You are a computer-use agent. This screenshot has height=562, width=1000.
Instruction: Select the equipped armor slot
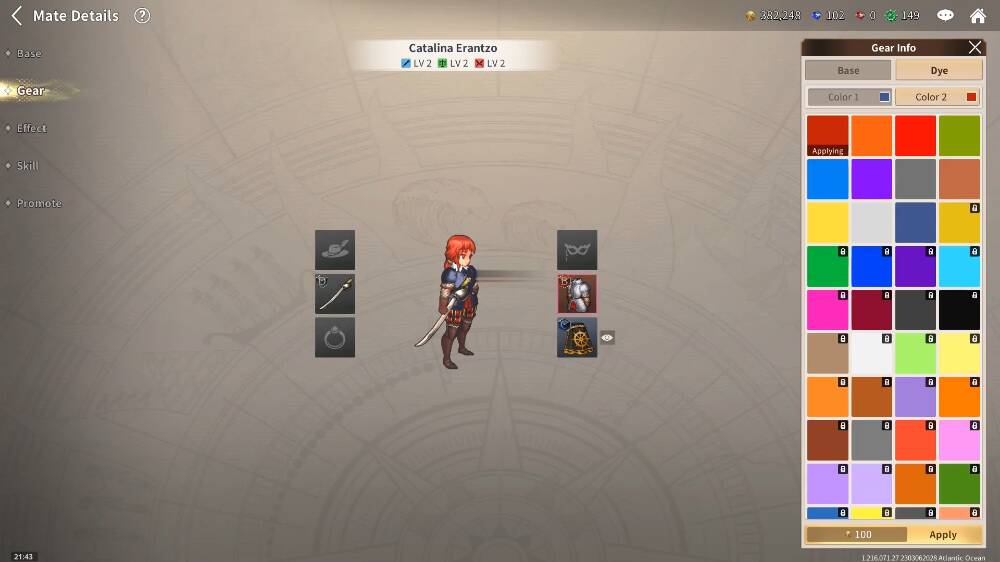coord(577,294)
